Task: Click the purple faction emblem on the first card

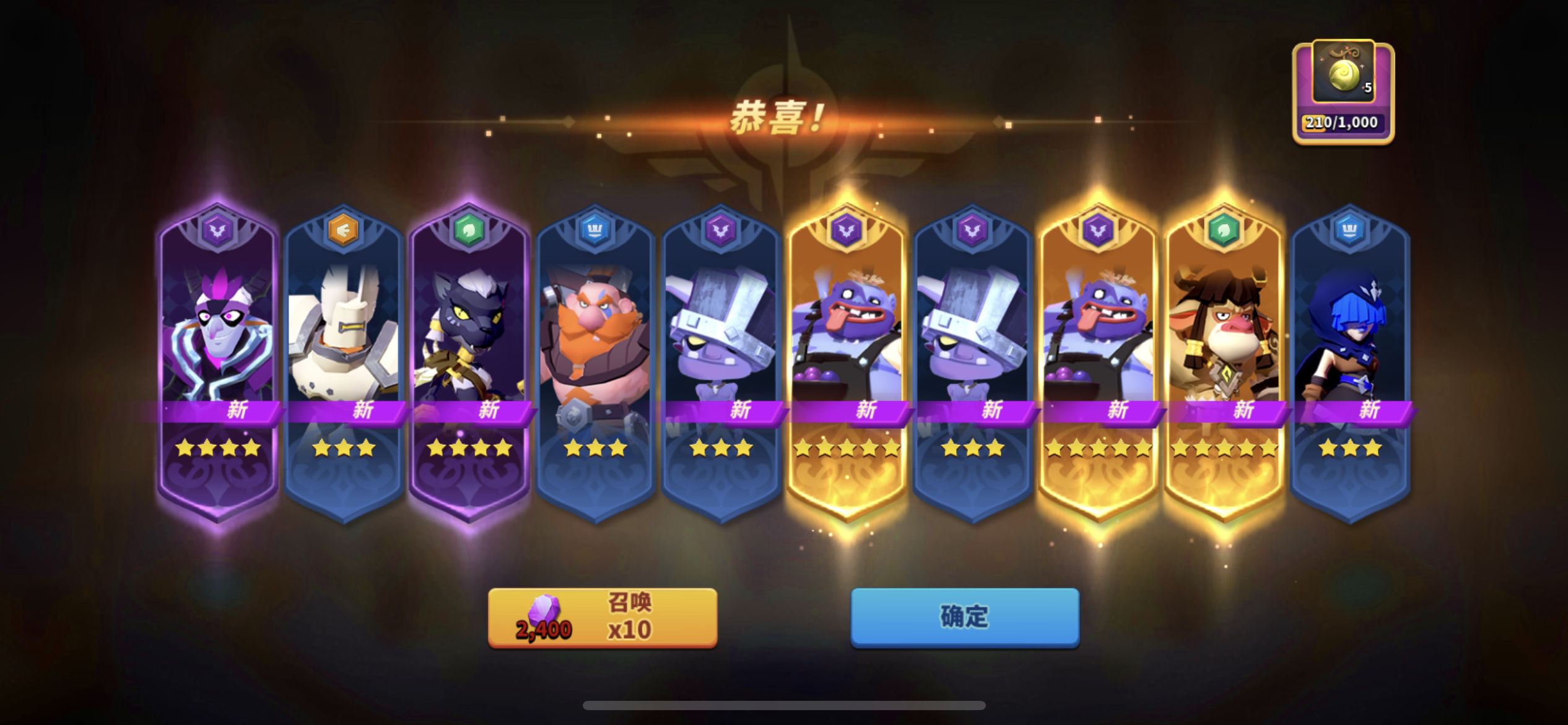Action: click(218, 229)
